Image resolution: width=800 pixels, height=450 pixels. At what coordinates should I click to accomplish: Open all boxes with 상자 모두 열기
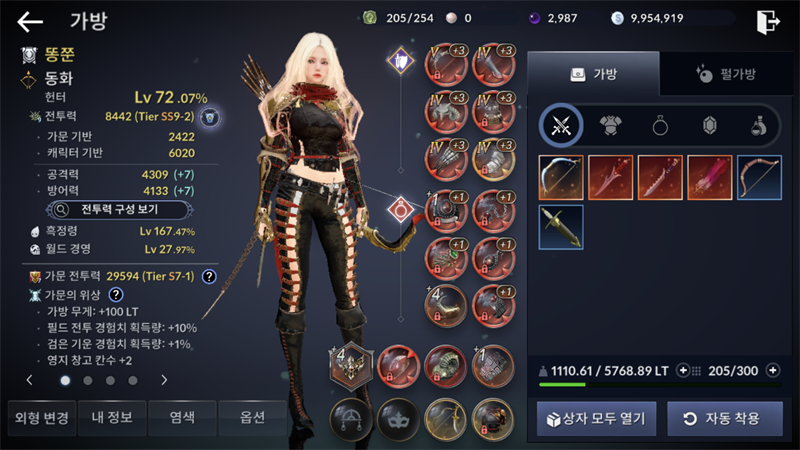(x=596, y=418)
